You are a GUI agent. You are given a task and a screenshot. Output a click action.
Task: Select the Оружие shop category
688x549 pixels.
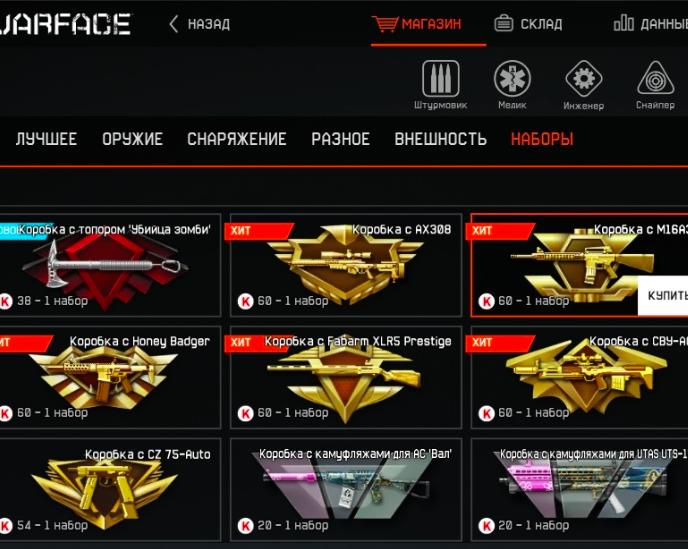132,139
